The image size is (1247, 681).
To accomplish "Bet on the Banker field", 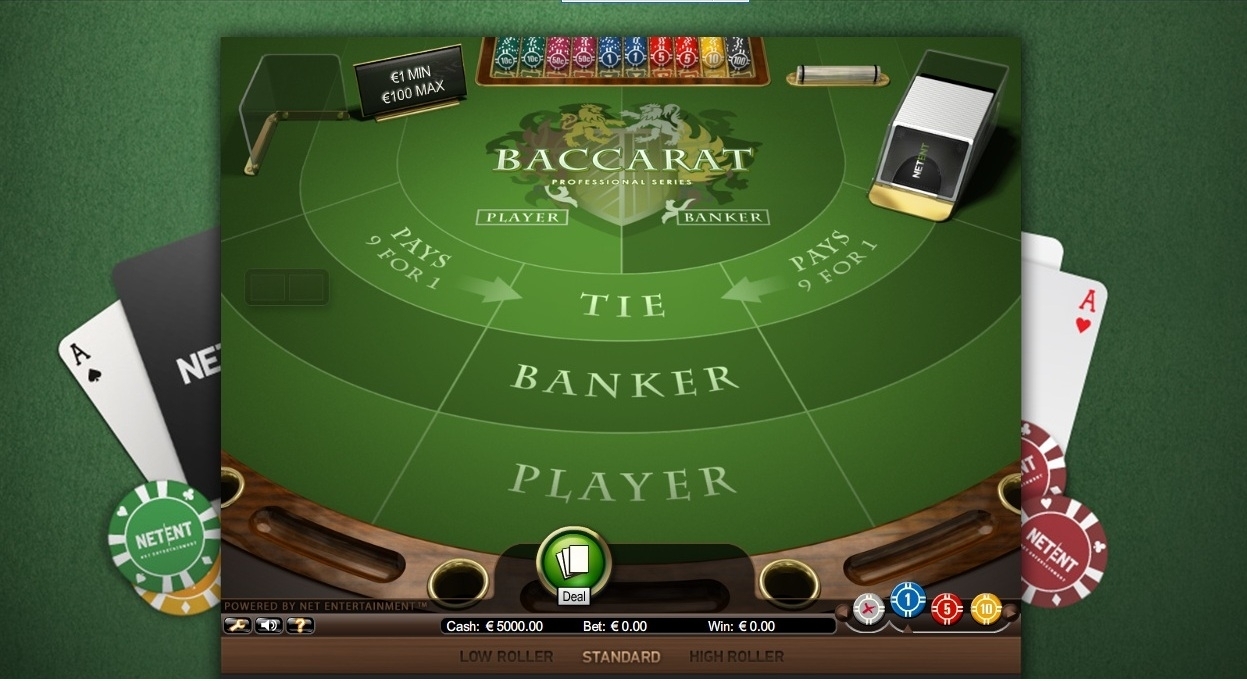I will [624, 379].
